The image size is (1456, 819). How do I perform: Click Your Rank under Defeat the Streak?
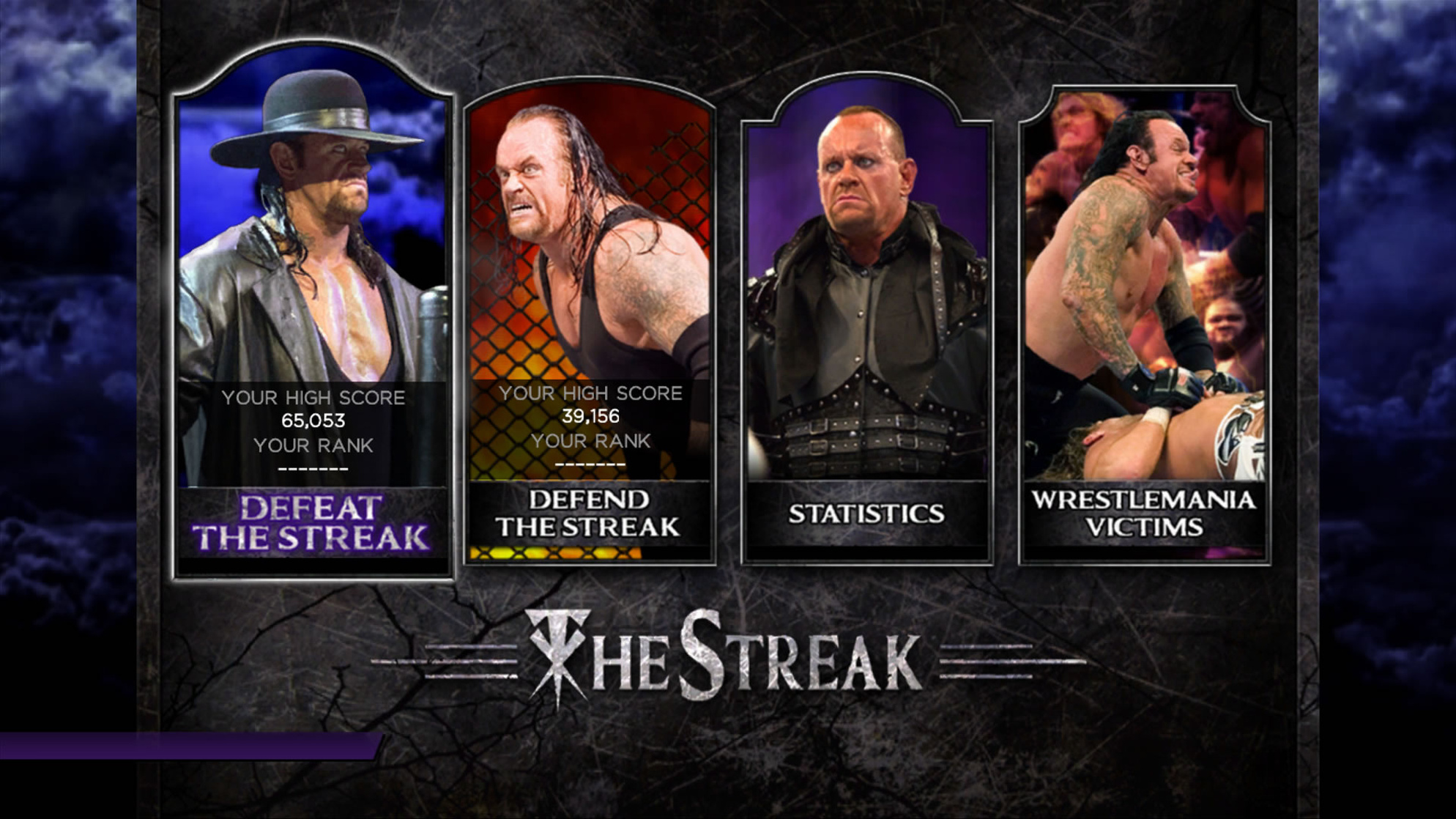(x=315, y=445)
